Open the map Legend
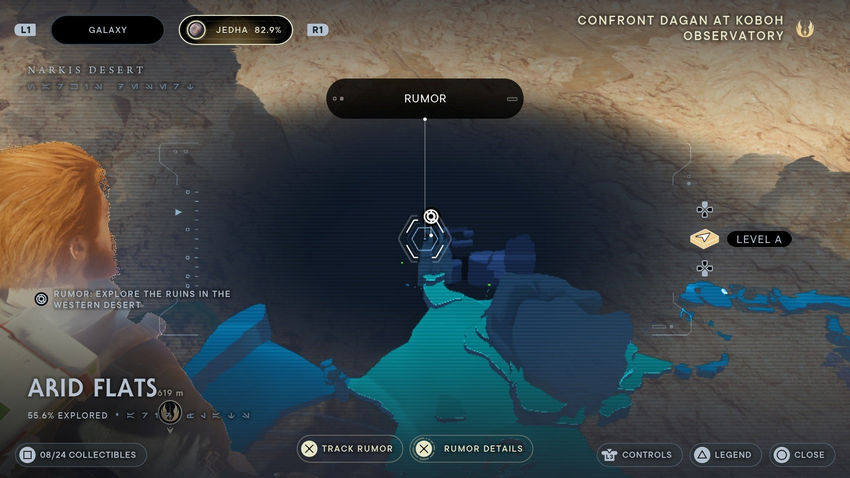850x478 pixels. 724,455
